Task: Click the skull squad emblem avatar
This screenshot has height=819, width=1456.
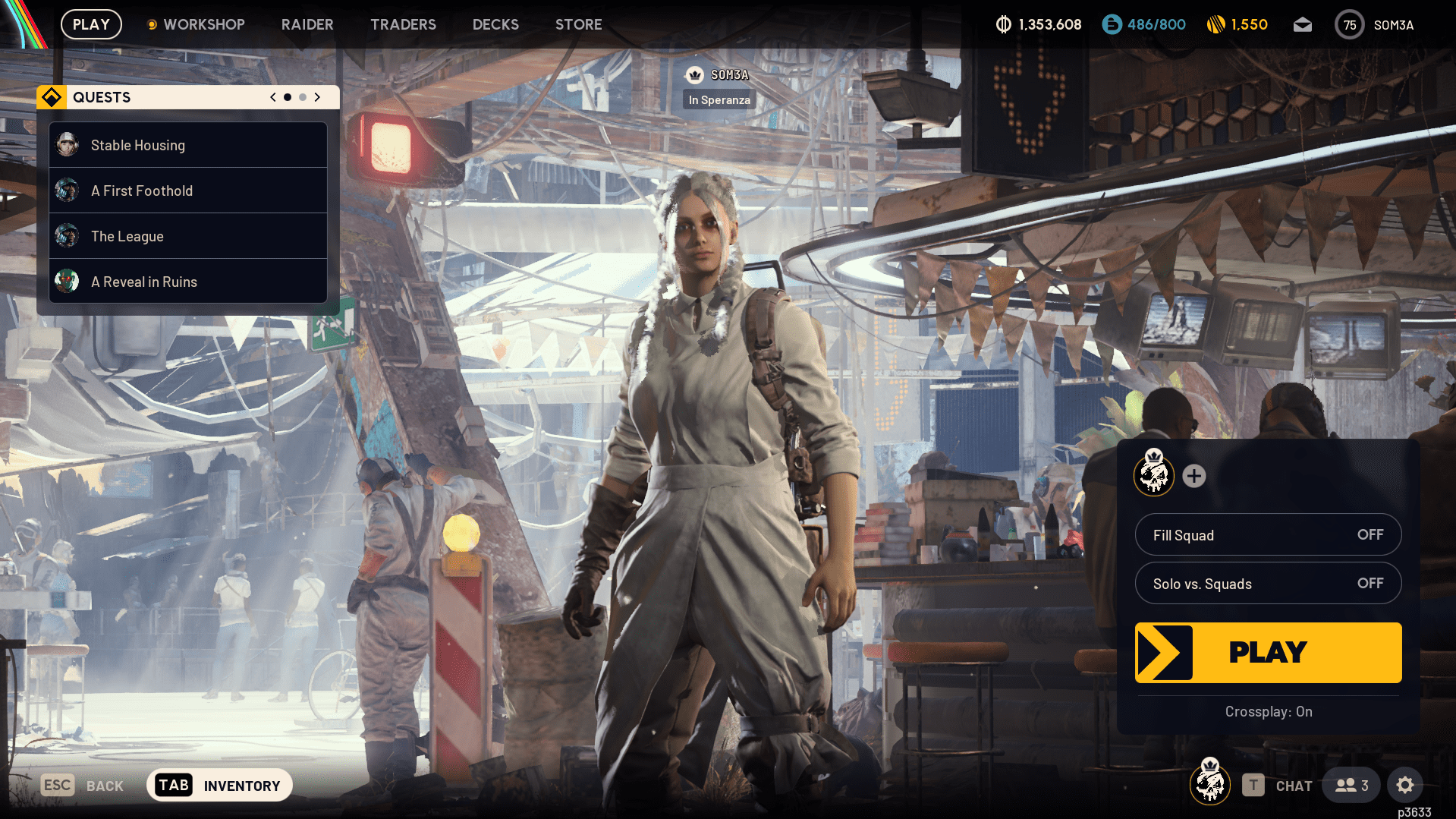Action: pyautogui.click(x=1153, y=476)
